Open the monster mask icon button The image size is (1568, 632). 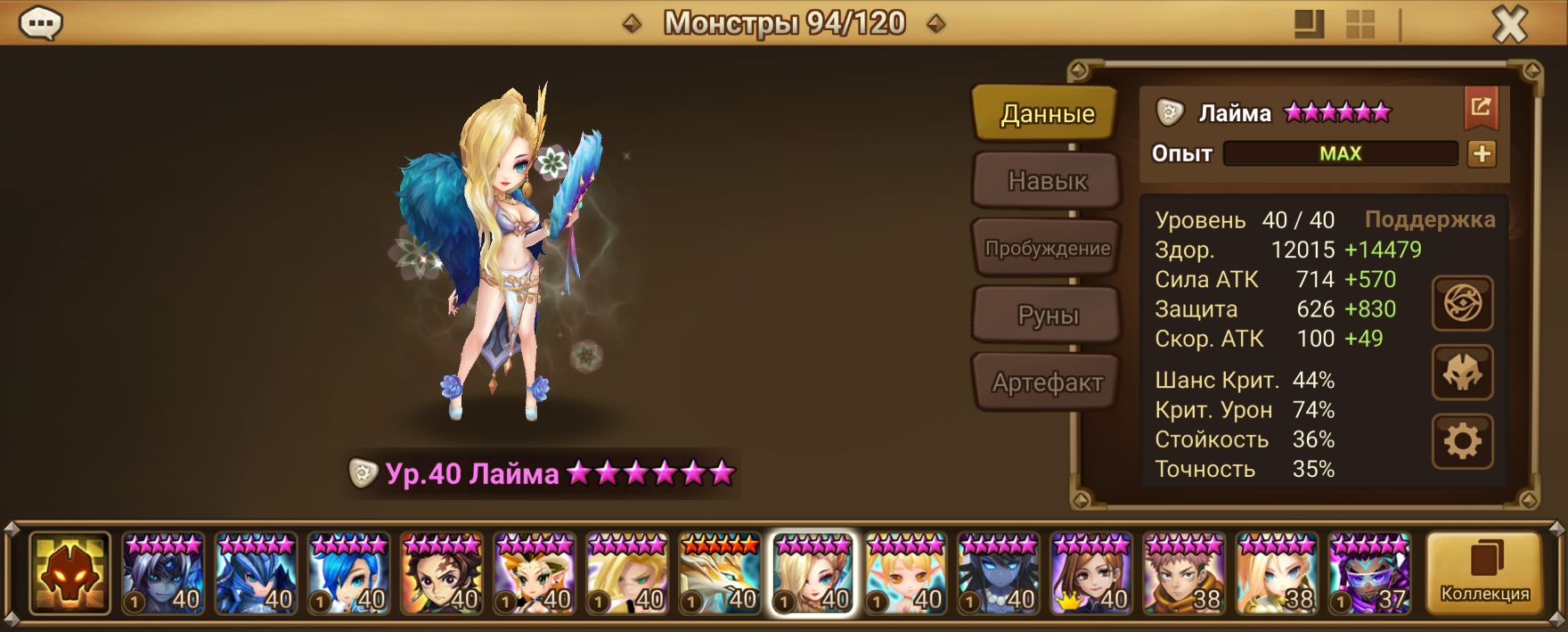click(x=1462, y=373)
